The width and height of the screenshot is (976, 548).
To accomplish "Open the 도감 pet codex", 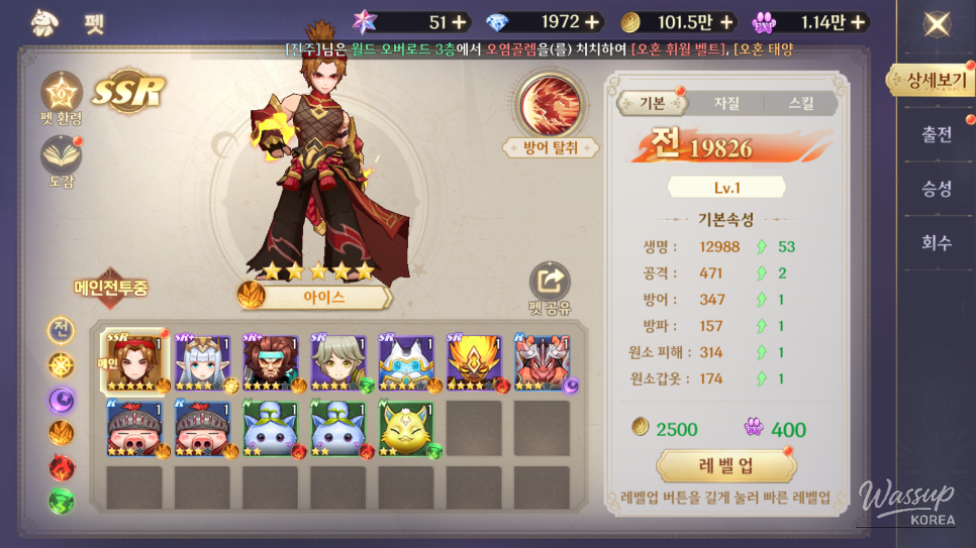I will (x=61, y=160).
